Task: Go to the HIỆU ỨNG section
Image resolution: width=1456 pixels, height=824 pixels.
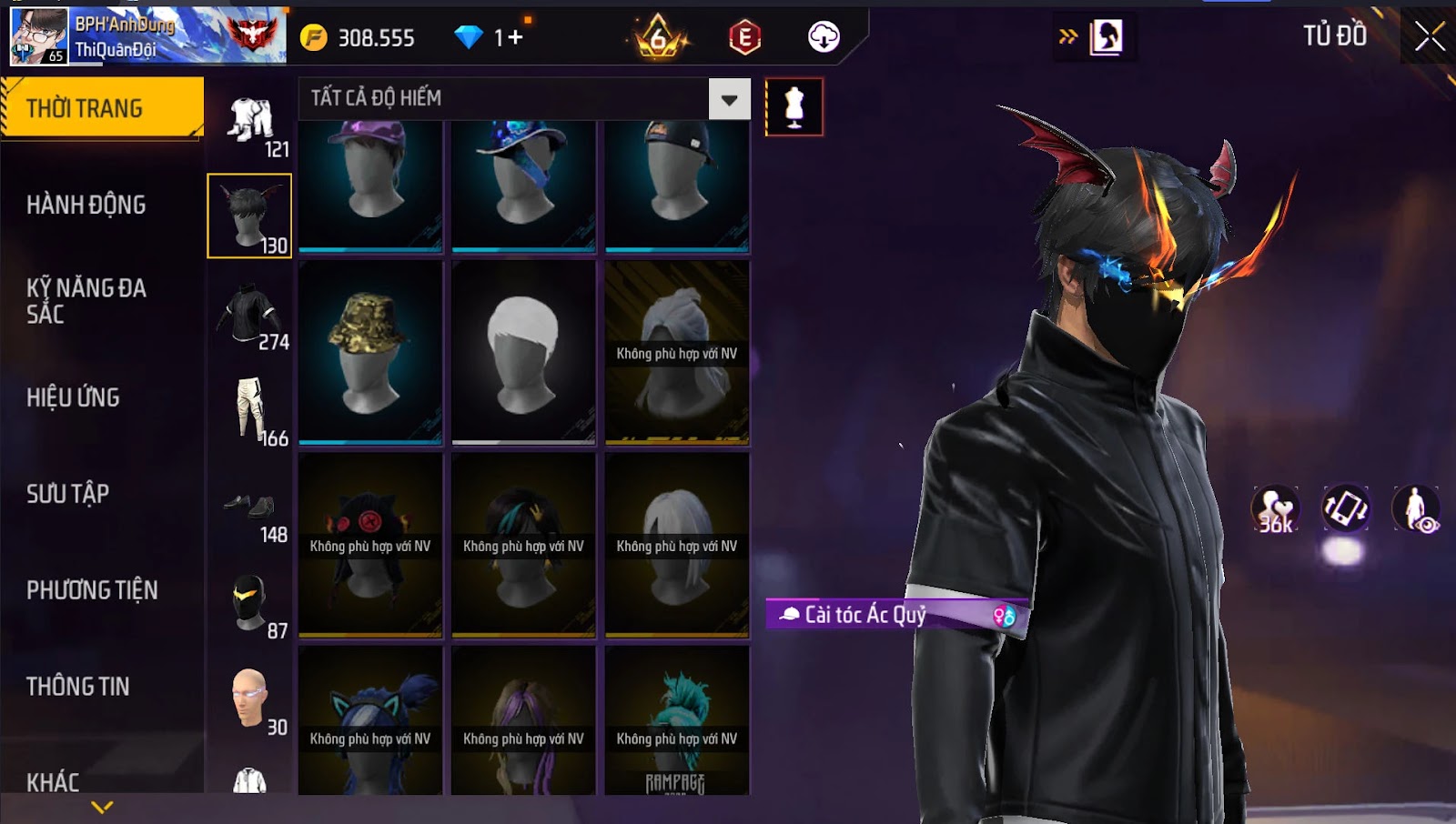Action: point(73,397)
